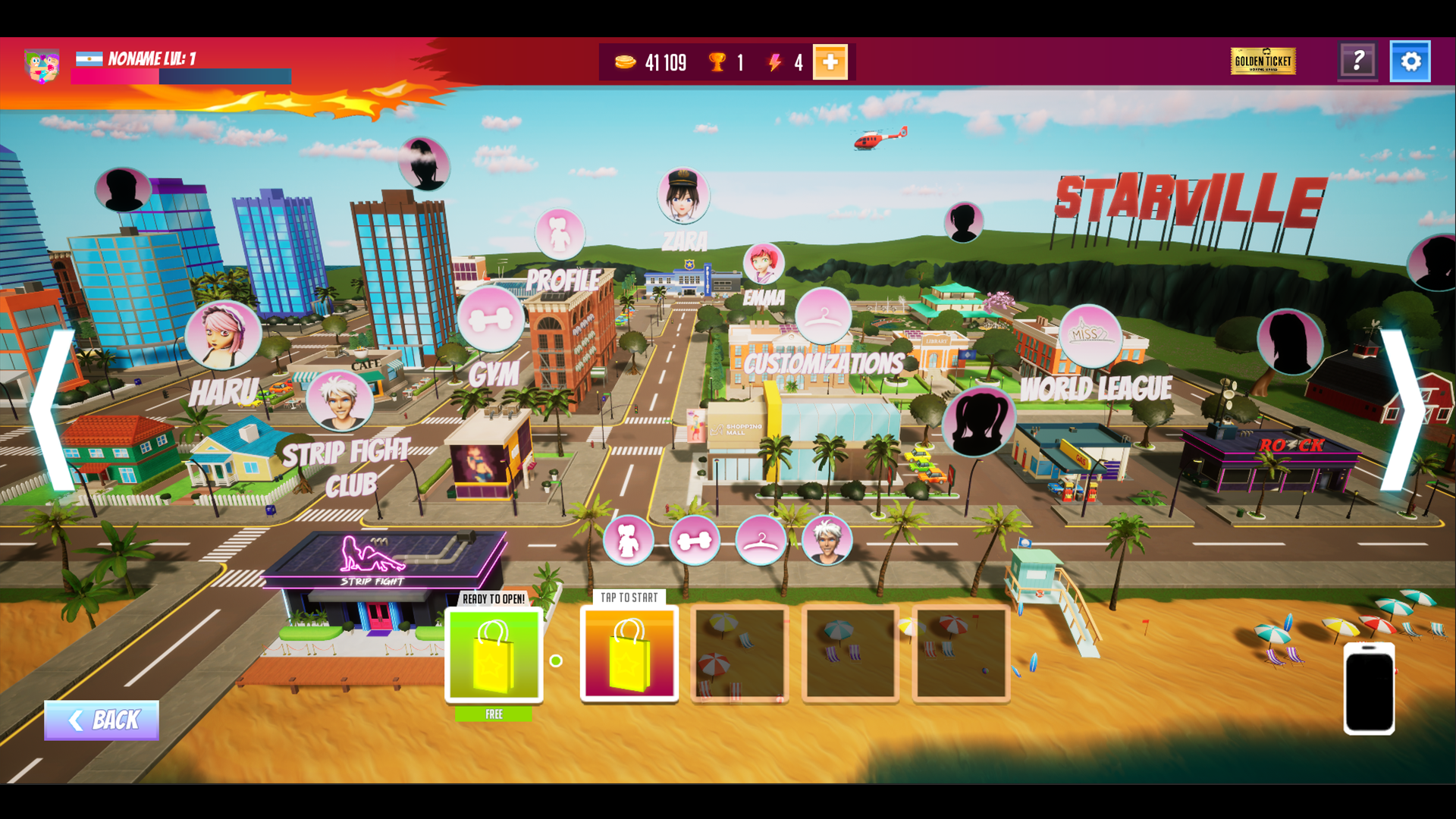
Task: Open the Golden Ticket boxing series banner
Action: point(1263,62)
